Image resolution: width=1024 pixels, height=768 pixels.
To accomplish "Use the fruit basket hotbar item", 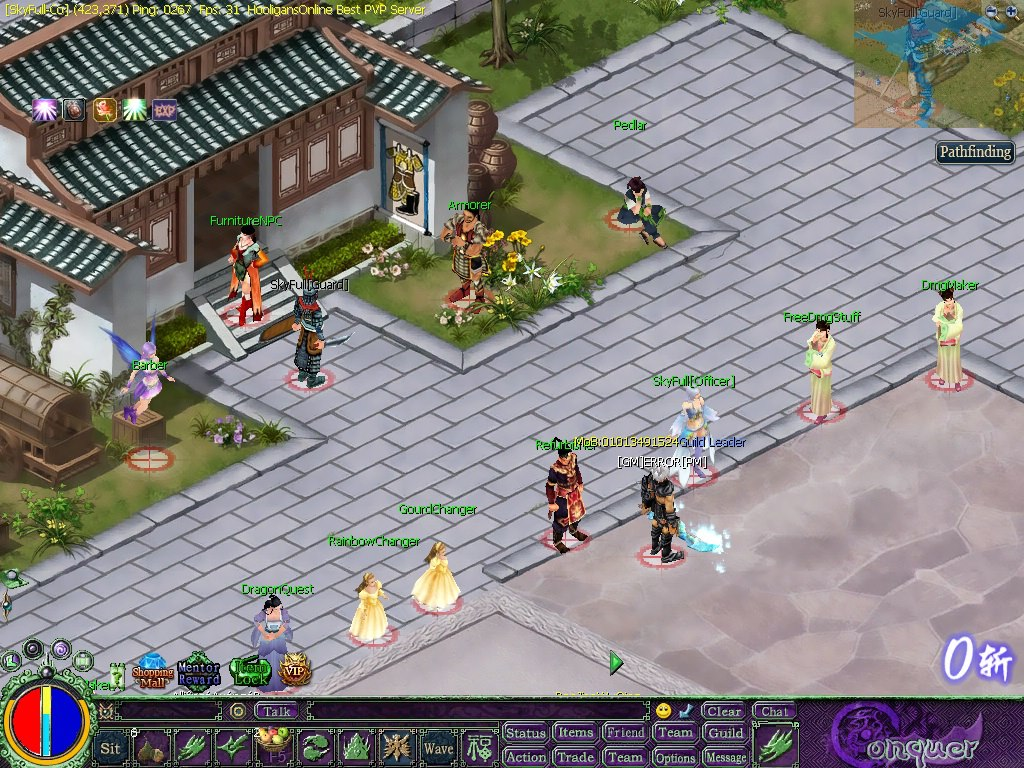I will point(273,747).
